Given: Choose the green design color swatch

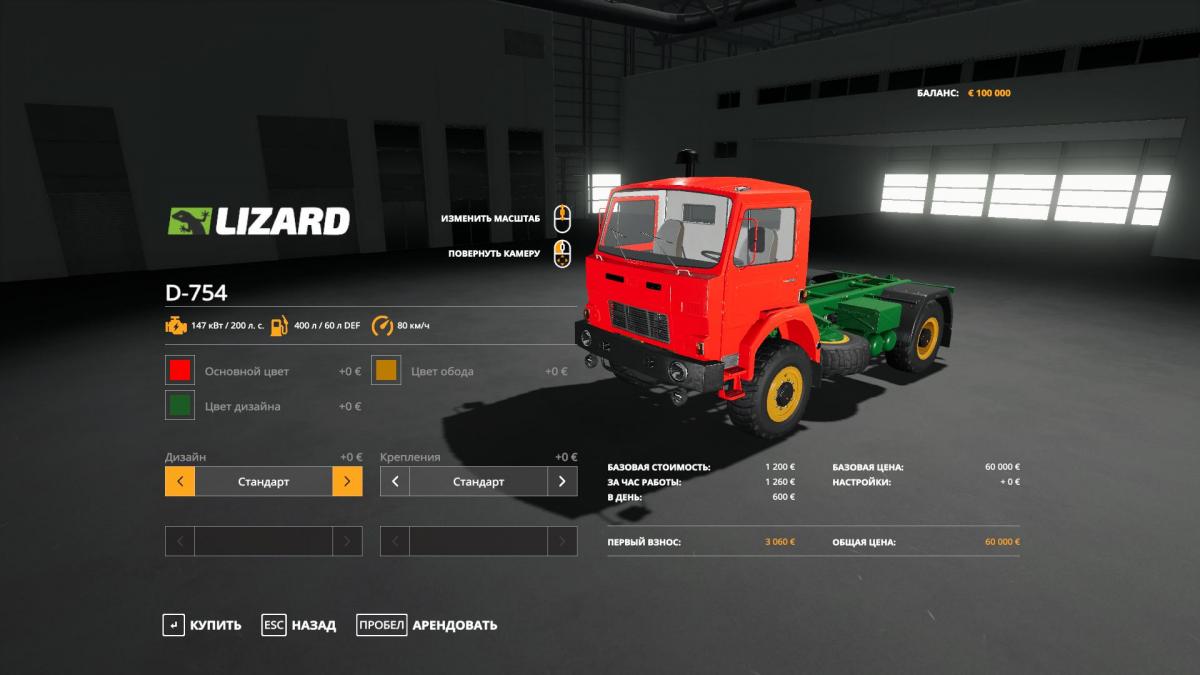Looking at the screenshot, I should tap(180, 406).
